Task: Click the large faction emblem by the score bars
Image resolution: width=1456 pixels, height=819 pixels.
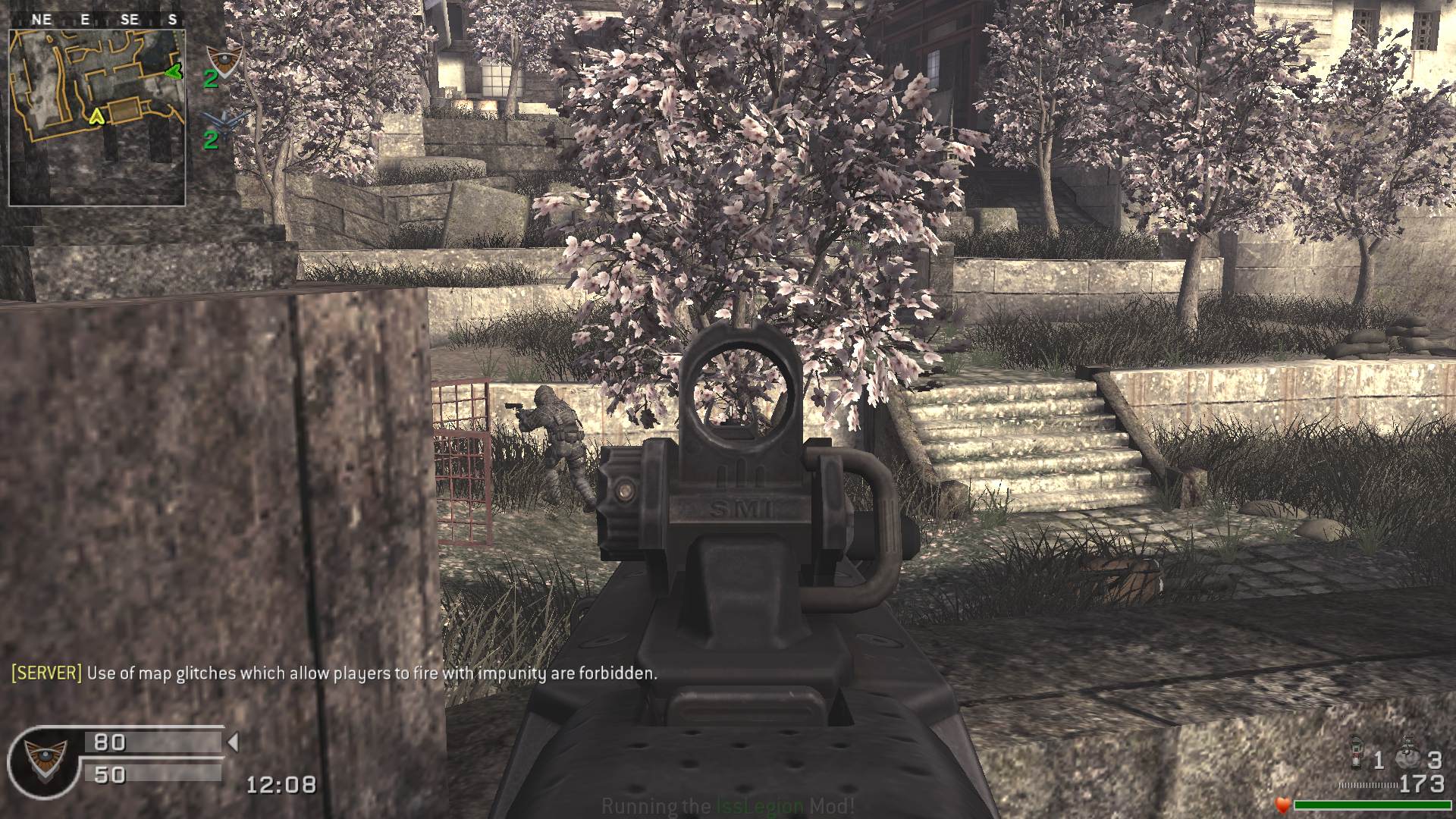Action: click(44, 760)
